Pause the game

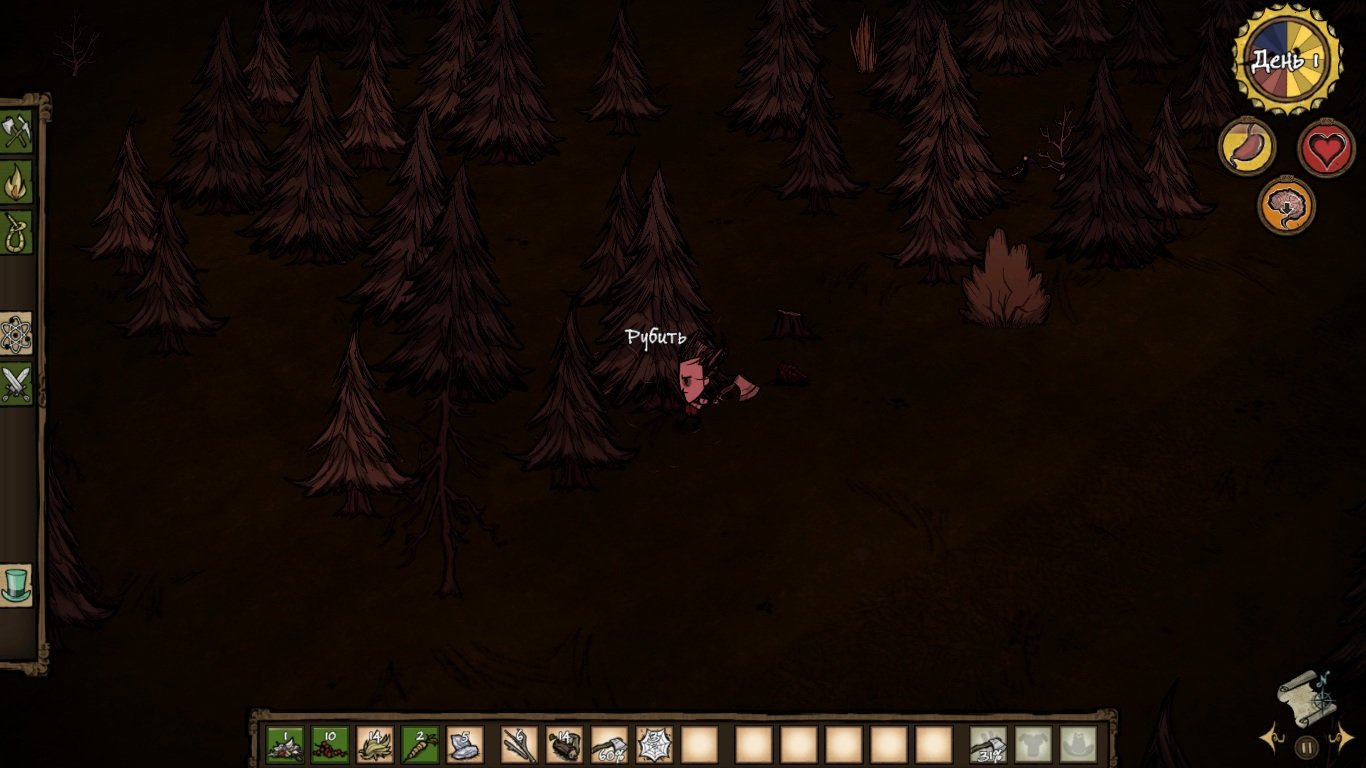(1306, 746)
